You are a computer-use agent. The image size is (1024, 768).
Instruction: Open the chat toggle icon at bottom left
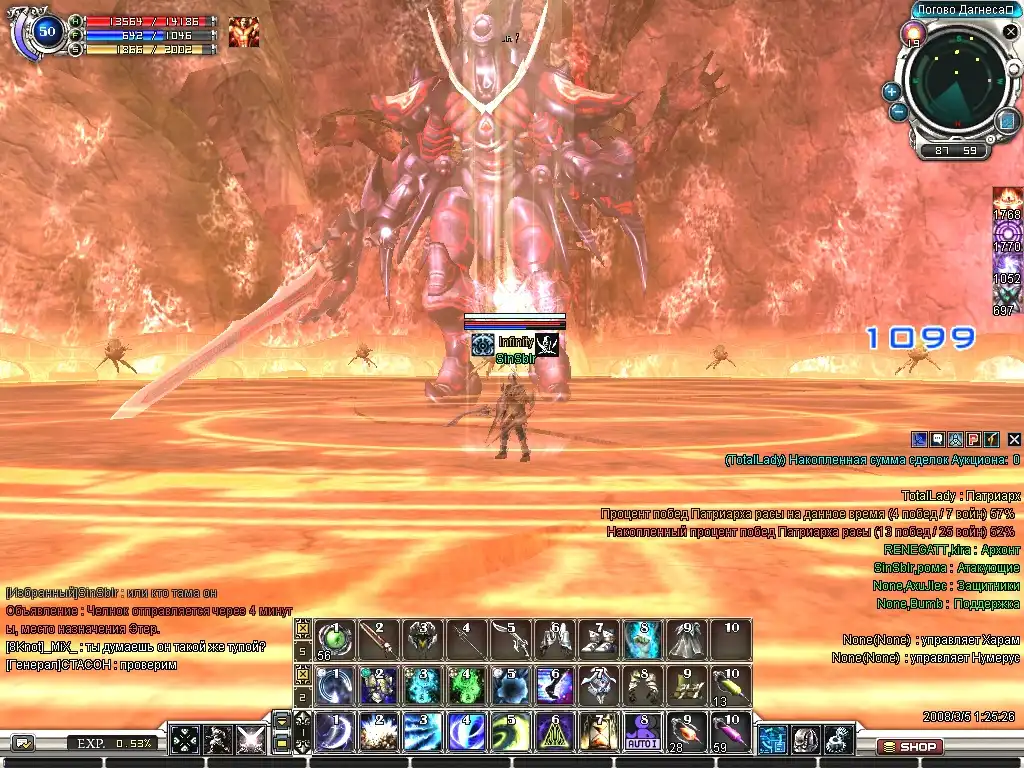pyautogui.click(x=22, y=742)
